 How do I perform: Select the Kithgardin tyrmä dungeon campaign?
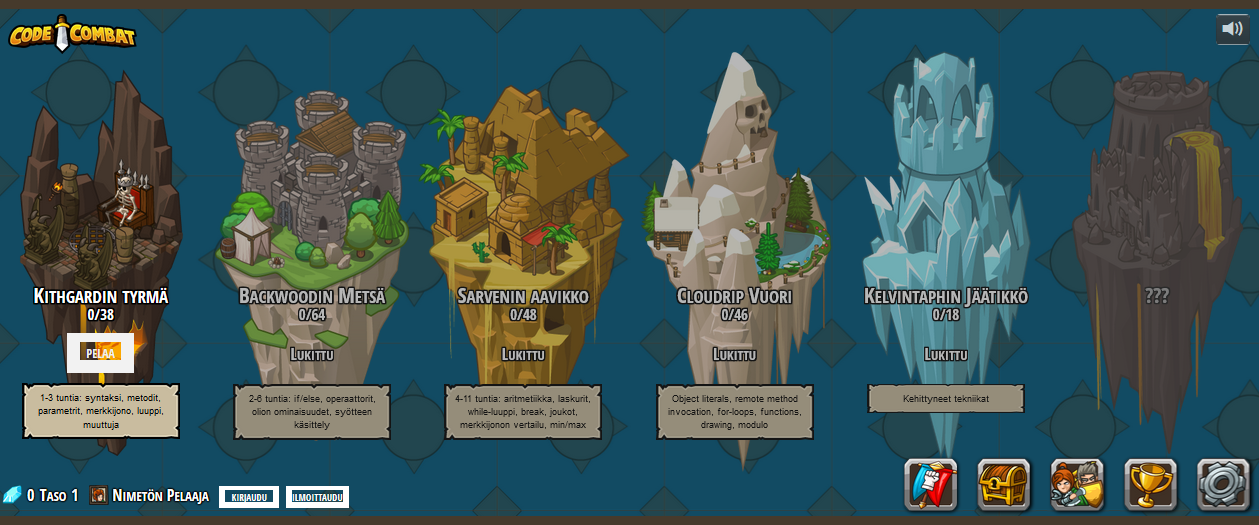click(100, 200)
